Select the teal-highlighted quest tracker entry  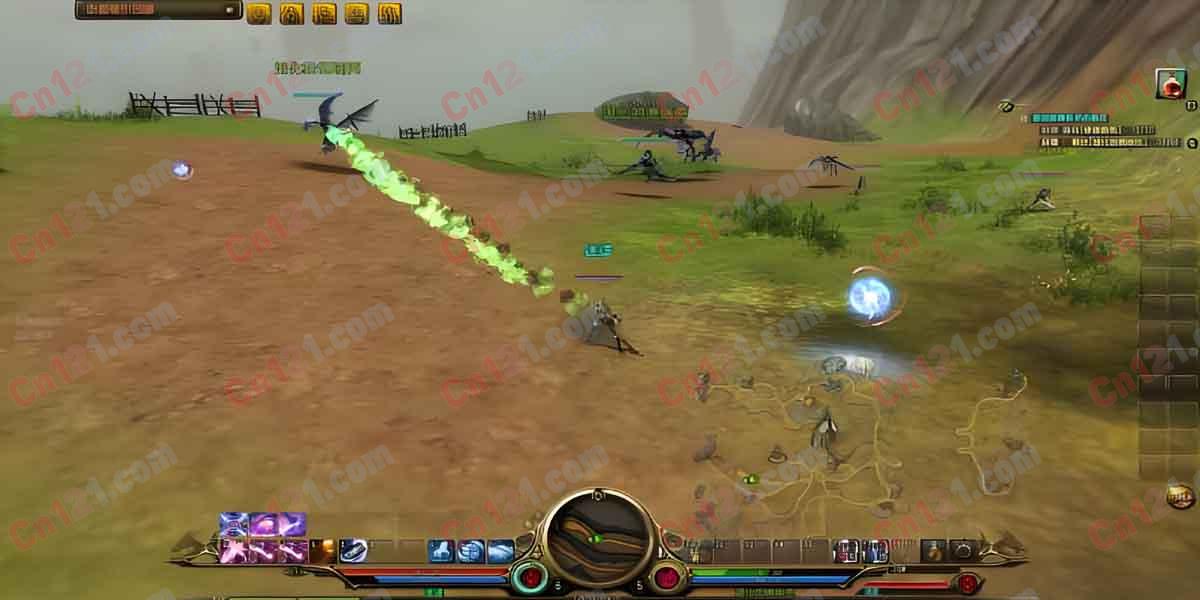coord(1069,118)
